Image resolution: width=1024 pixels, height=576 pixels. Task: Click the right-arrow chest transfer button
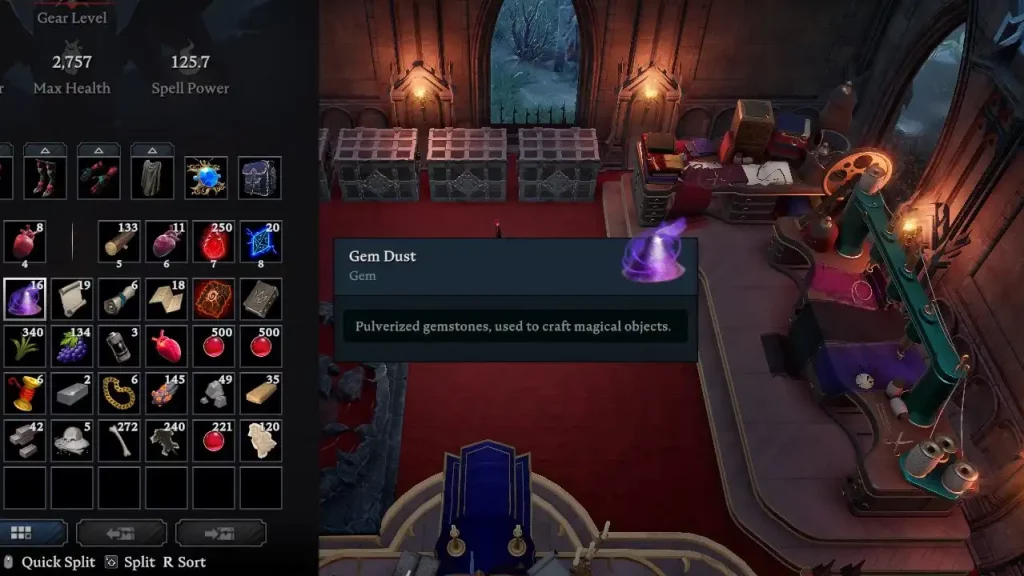click(x=220, y=533)
